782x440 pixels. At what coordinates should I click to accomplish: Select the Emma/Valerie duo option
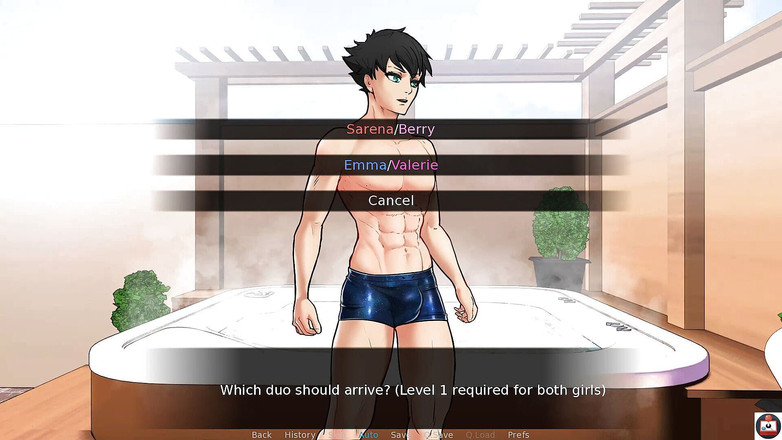pos(390,165)
